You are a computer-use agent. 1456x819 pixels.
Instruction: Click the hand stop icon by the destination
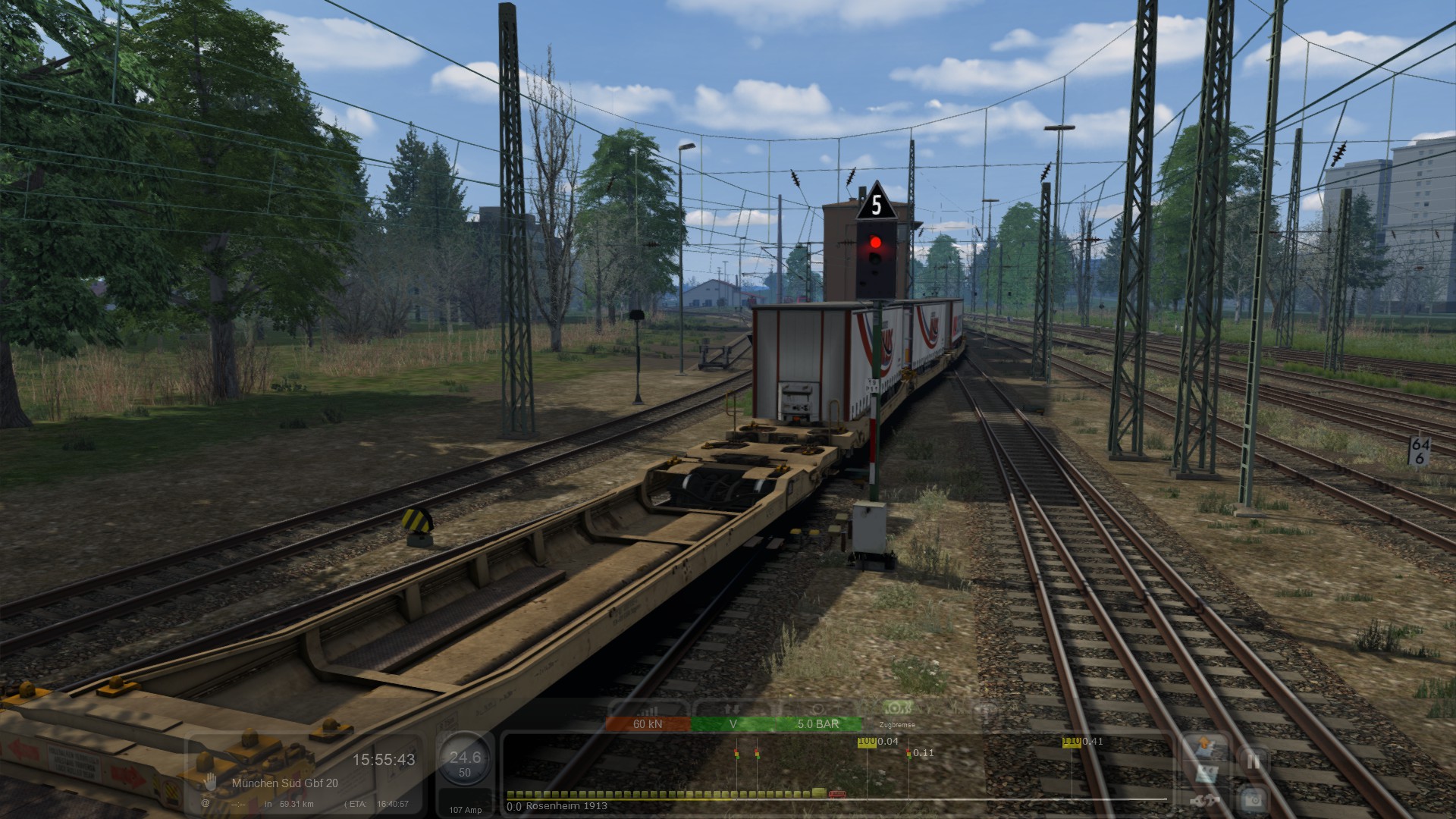(210, 782)
